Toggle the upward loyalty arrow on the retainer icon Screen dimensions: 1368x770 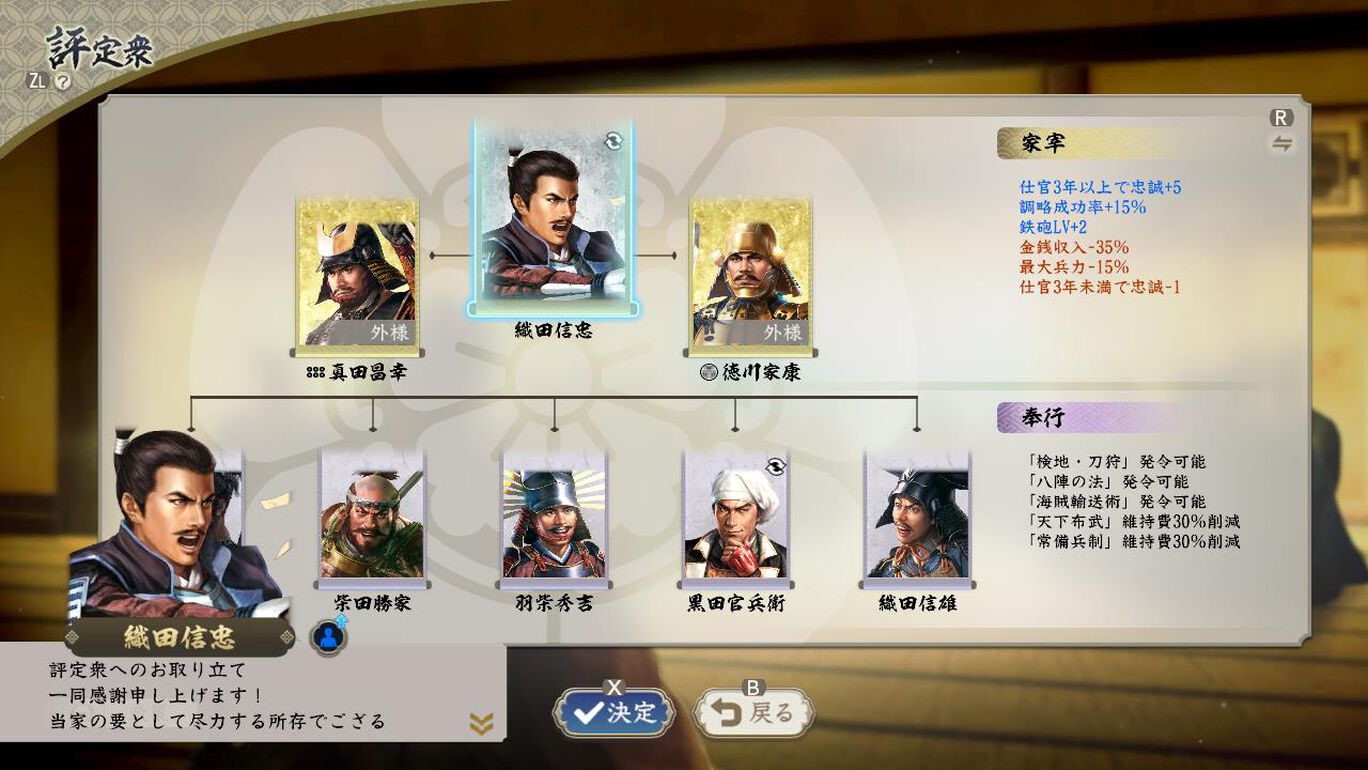(x=342, y=621)
